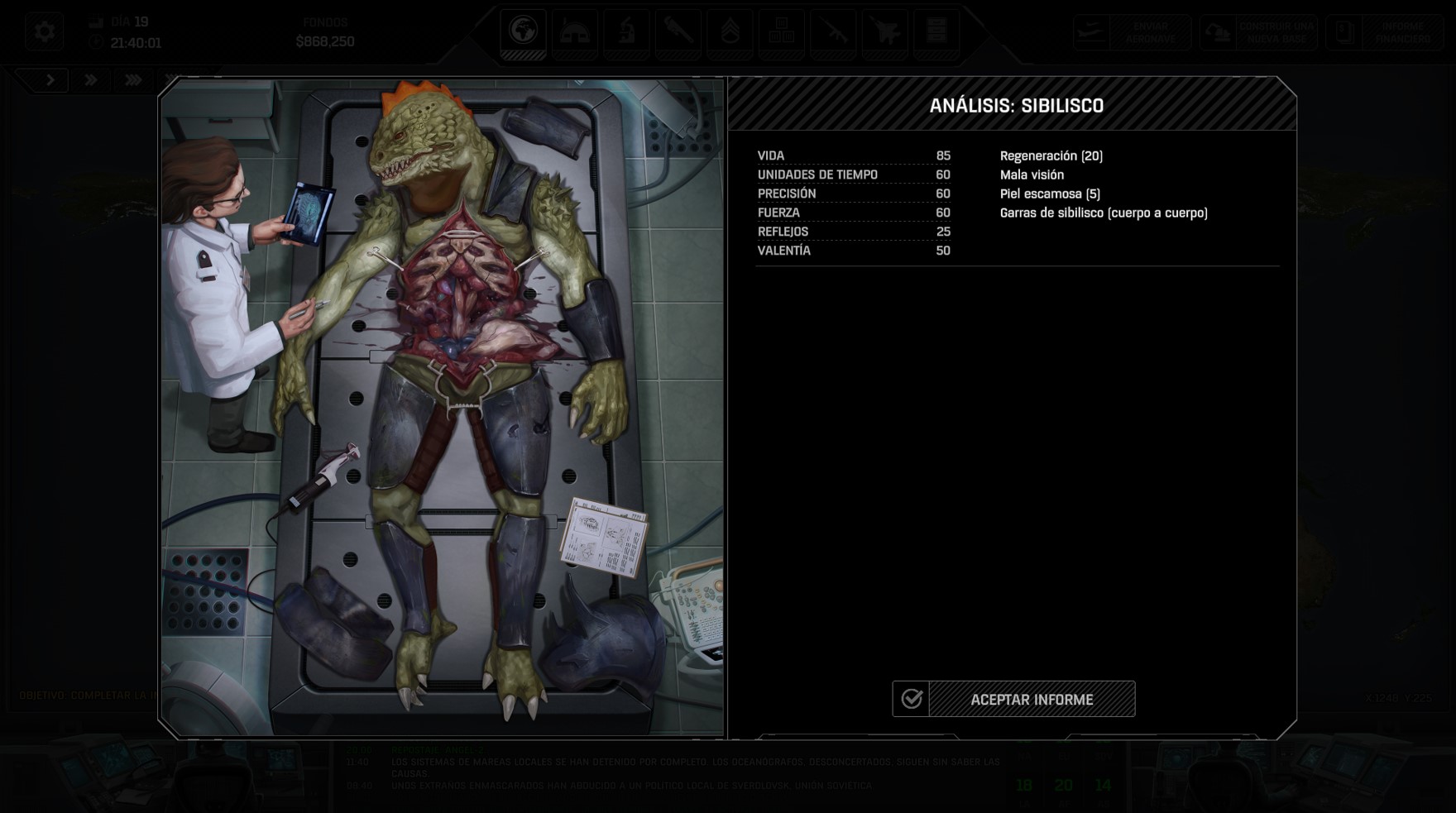
Task: Click the Enviar Aeronave button
Action: (1133, 32)
